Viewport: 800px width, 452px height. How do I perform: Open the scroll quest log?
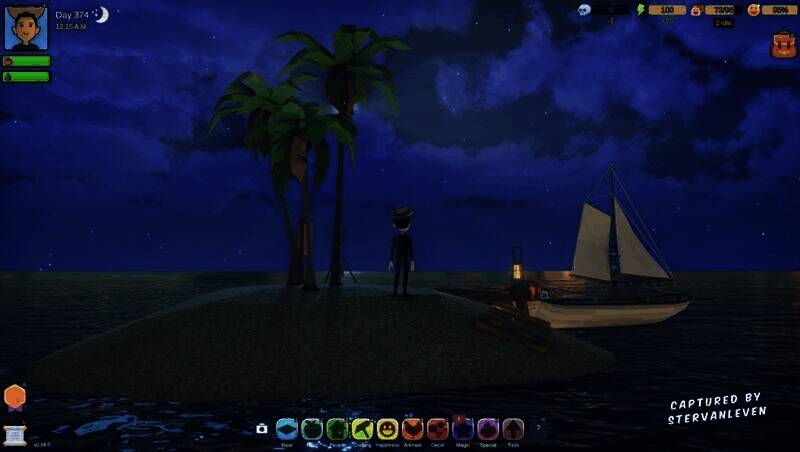[15, 435]
